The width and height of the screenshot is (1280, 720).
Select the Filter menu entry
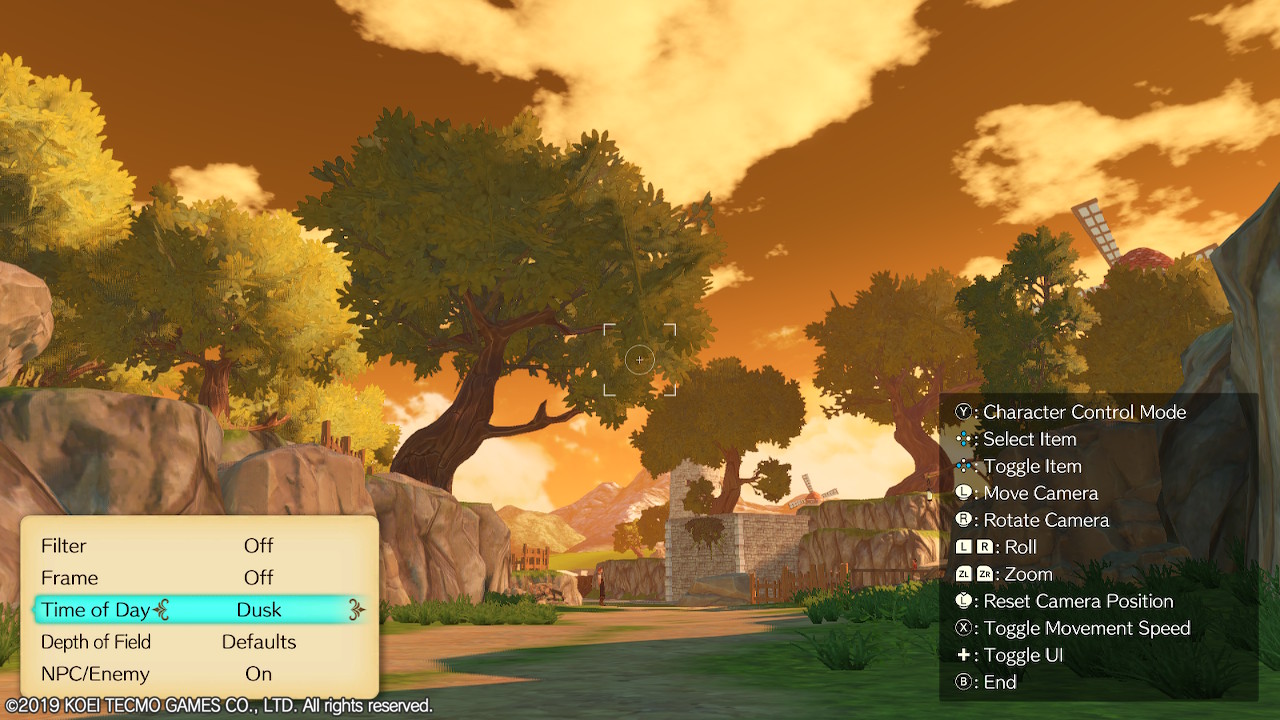click(x=64, y=546)
